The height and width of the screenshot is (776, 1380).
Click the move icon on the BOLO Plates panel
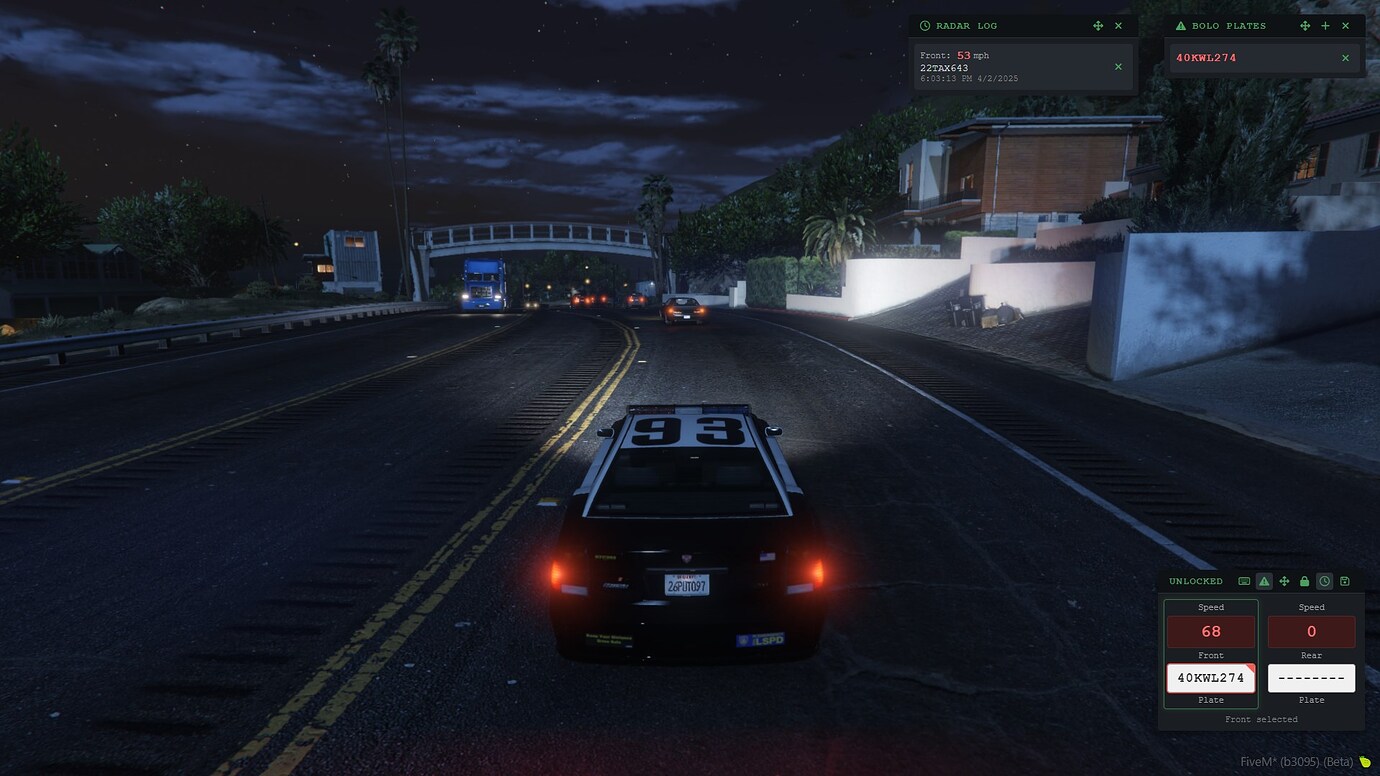pyautogui.click(x=1304, y=25)
